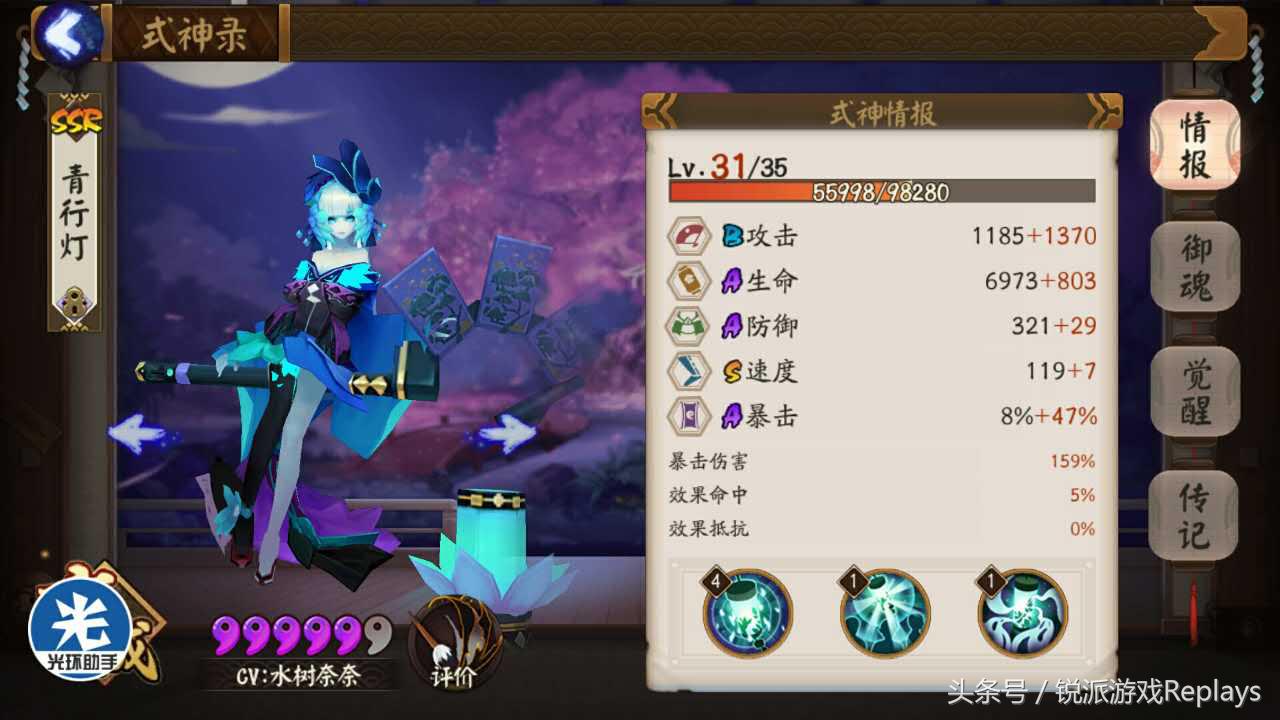This screenshot has width=1280, height=720.
Task: Click the 速度 (speed) stat icon
Action: pyautogui.click(x=689, y=371)
